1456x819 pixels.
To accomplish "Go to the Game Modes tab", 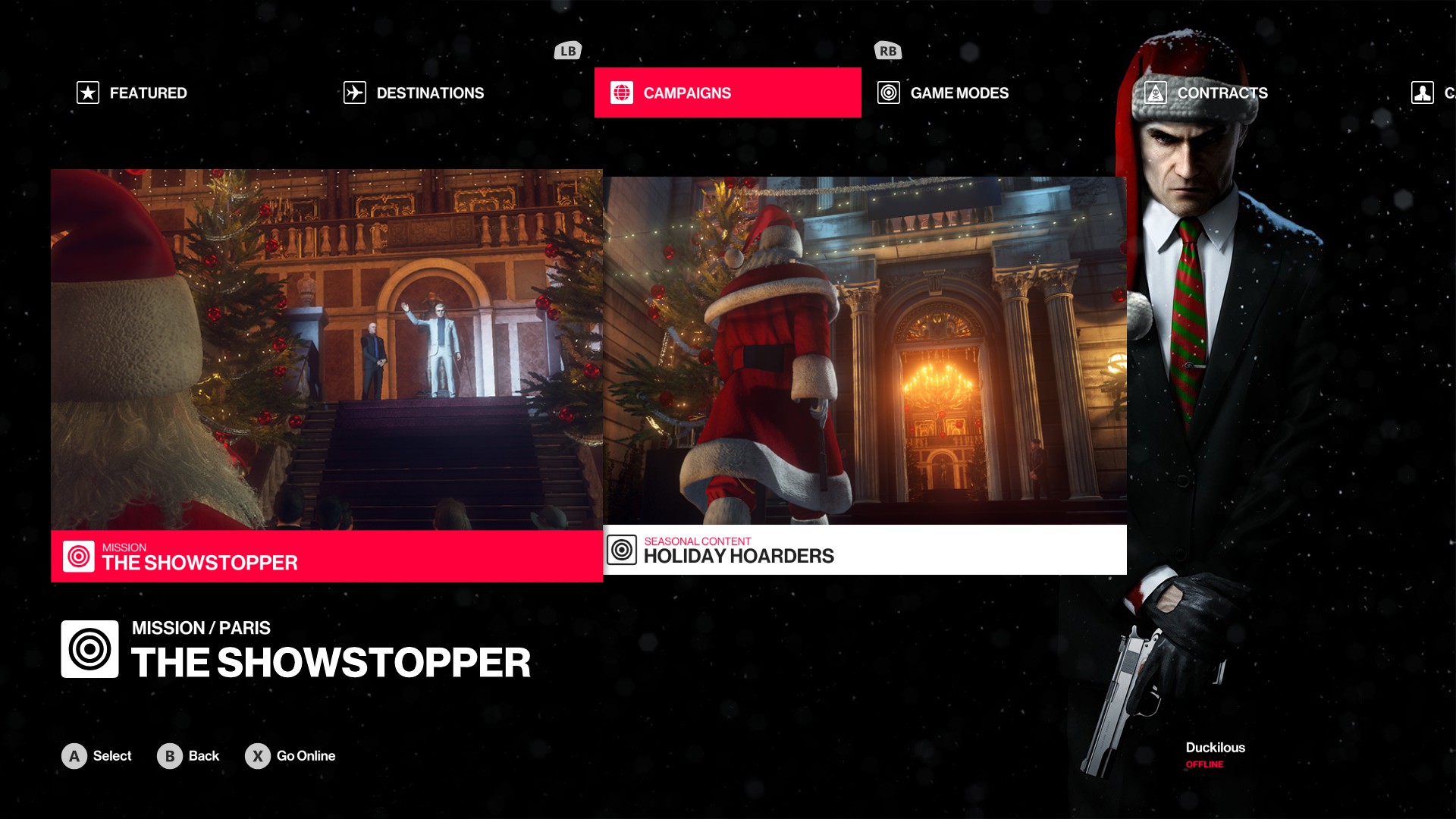I will pos(943,93).
